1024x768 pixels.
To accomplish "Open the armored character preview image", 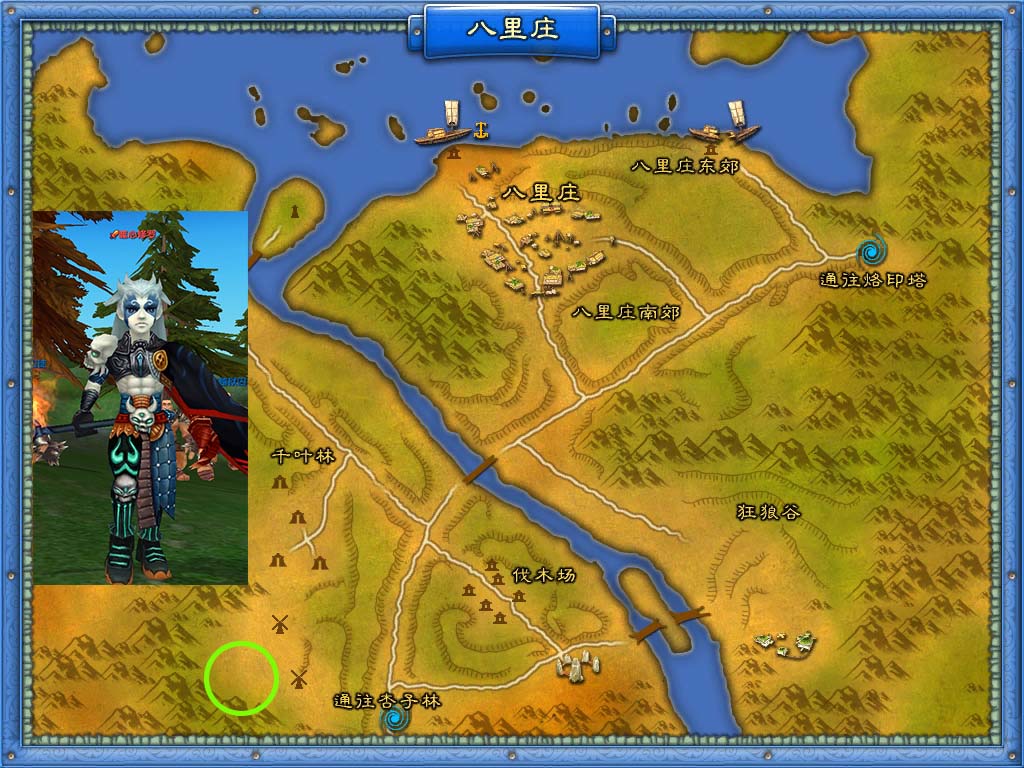I will tap(140, 397).
